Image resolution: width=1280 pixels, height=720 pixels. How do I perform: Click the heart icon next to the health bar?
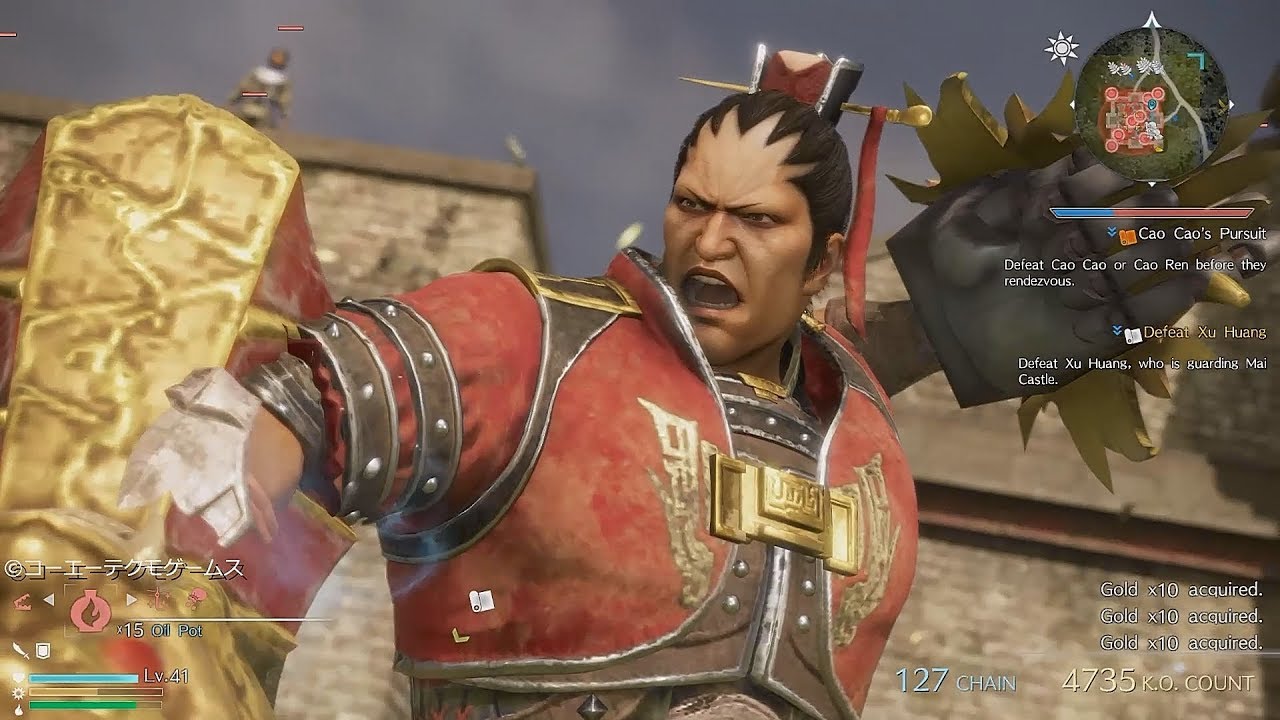click(18, 677)
